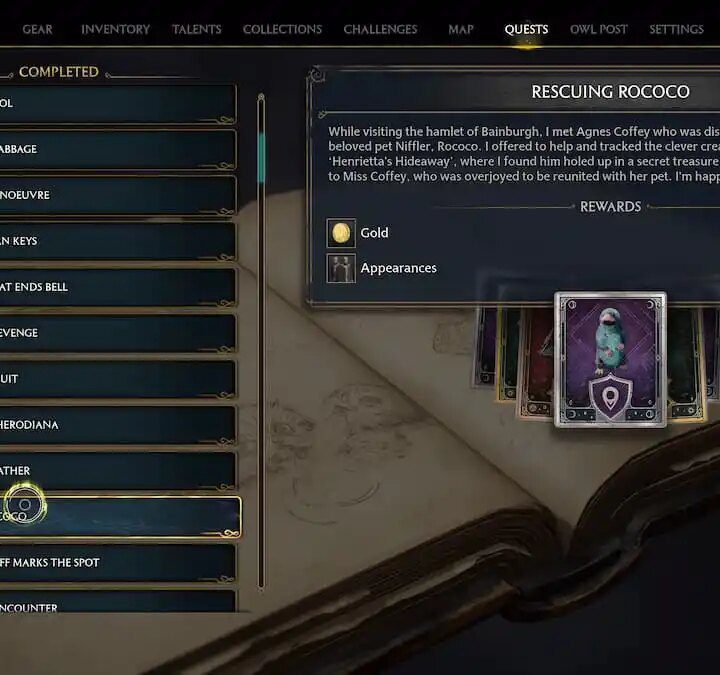Click the Appearances reward icon
The height and width of the screenshot is (675, 720).
pos(341,268)
